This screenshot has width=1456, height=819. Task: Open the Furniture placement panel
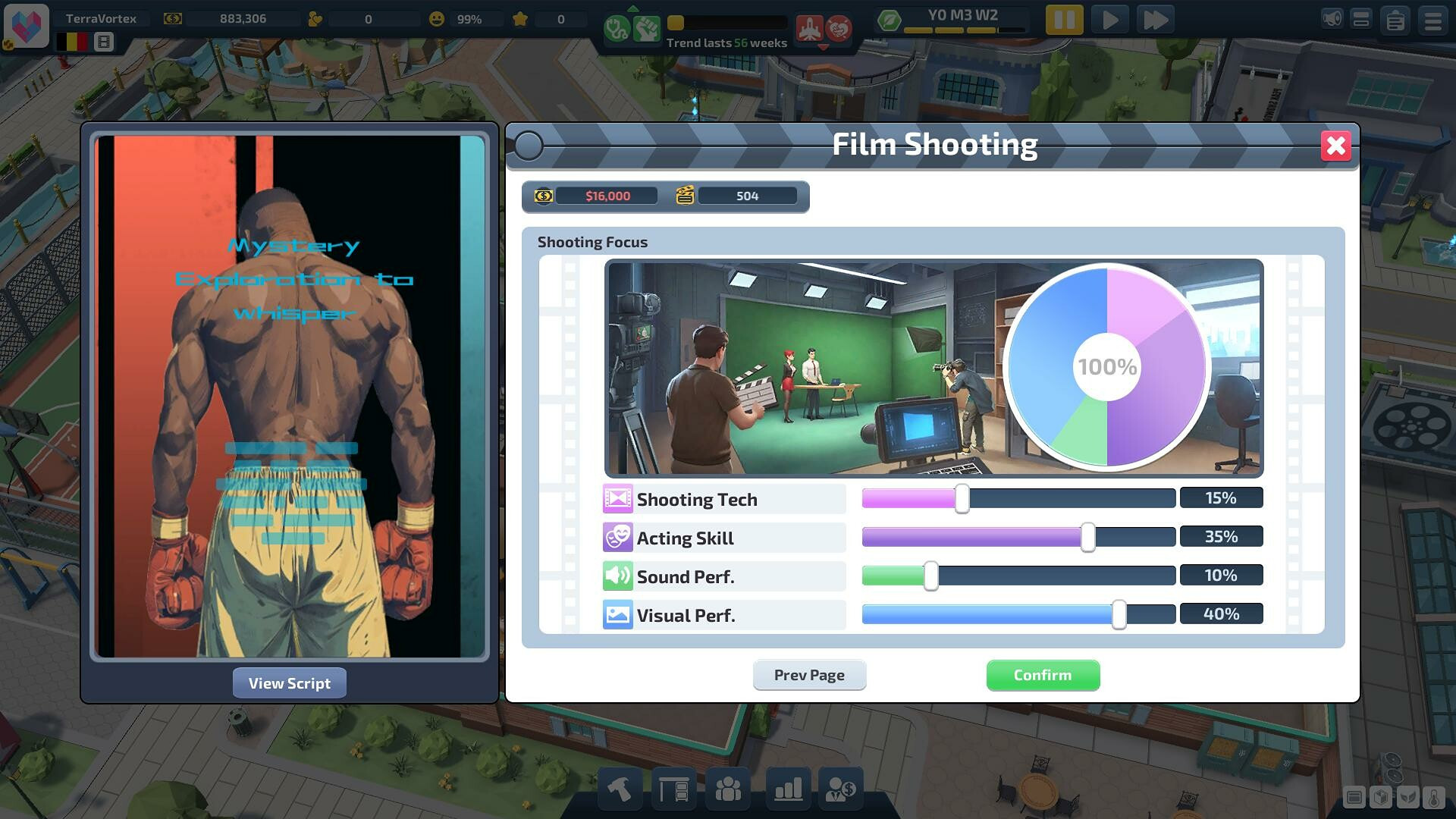673,789
